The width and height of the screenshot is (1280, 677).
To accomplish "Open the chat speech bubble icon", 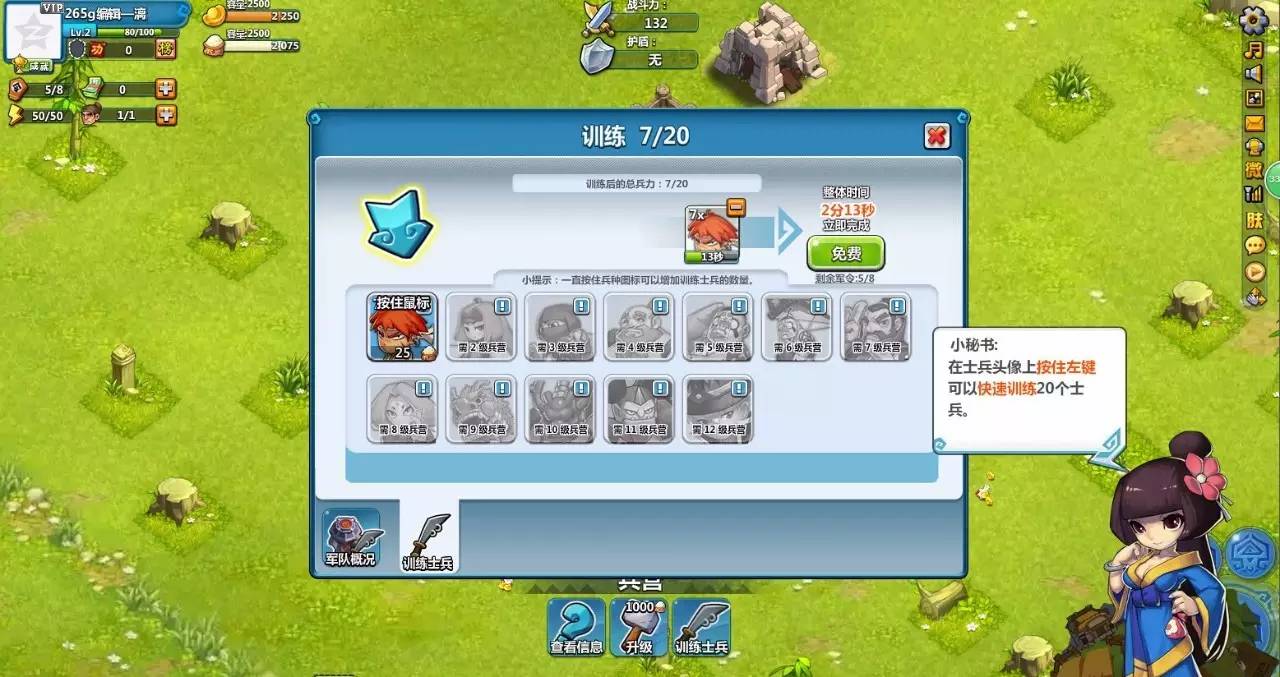I will 1254,245.
